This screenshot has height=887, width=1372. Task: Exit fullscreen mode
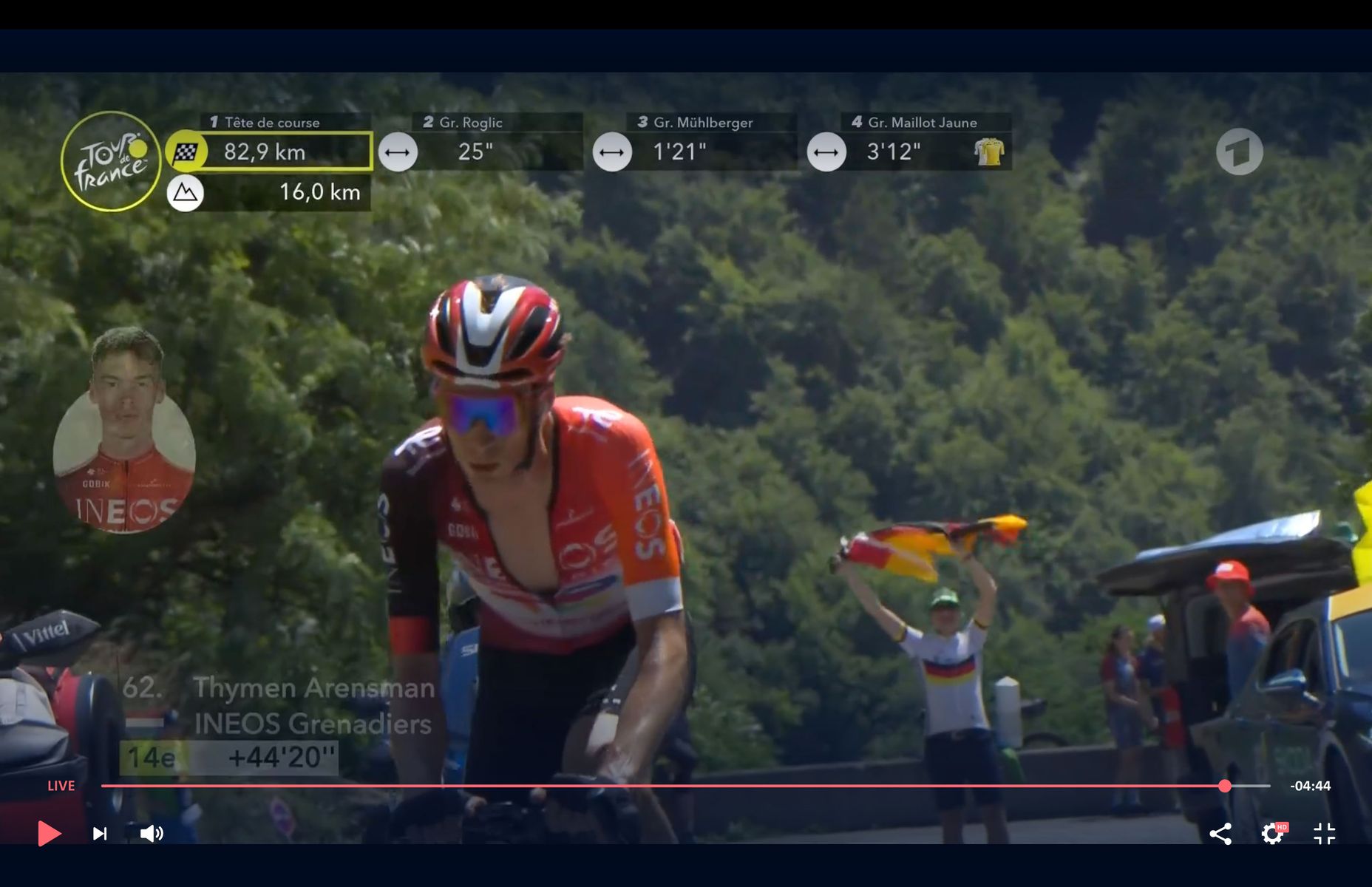[1324, 834]
